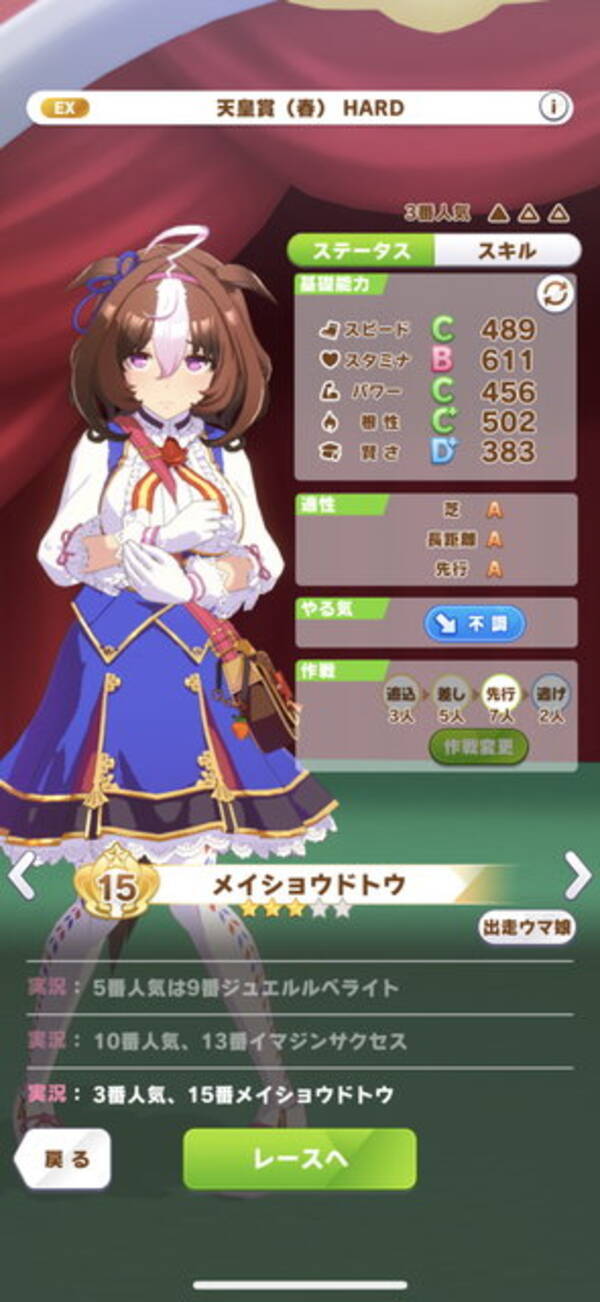Show the previous horse girl with left arrow

pyautogui.click(x=22, y=876)
